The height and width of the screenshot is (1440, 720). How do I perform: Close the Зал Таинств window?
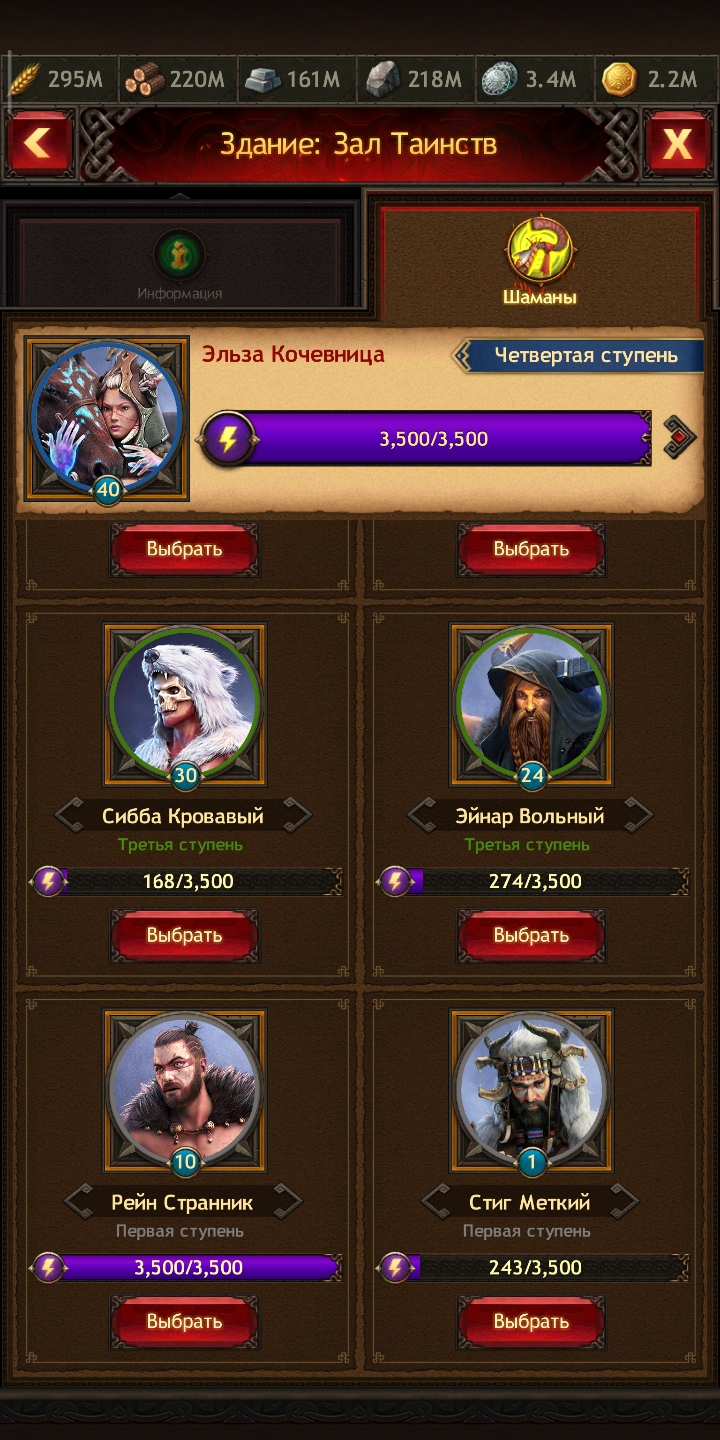point(677,145)
